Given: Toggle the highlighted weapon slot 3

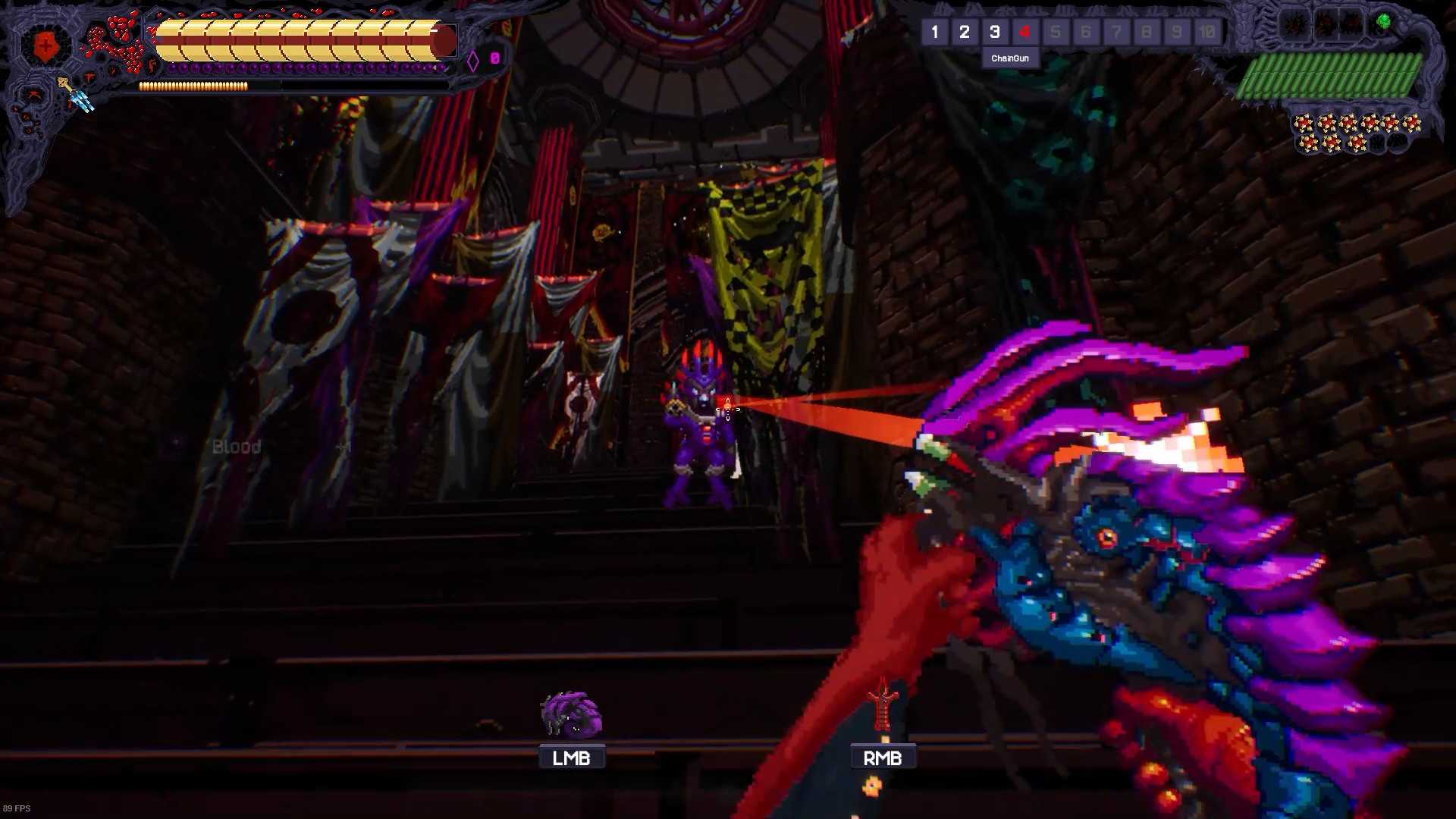Looking at the screenshot, I should 995,32.
